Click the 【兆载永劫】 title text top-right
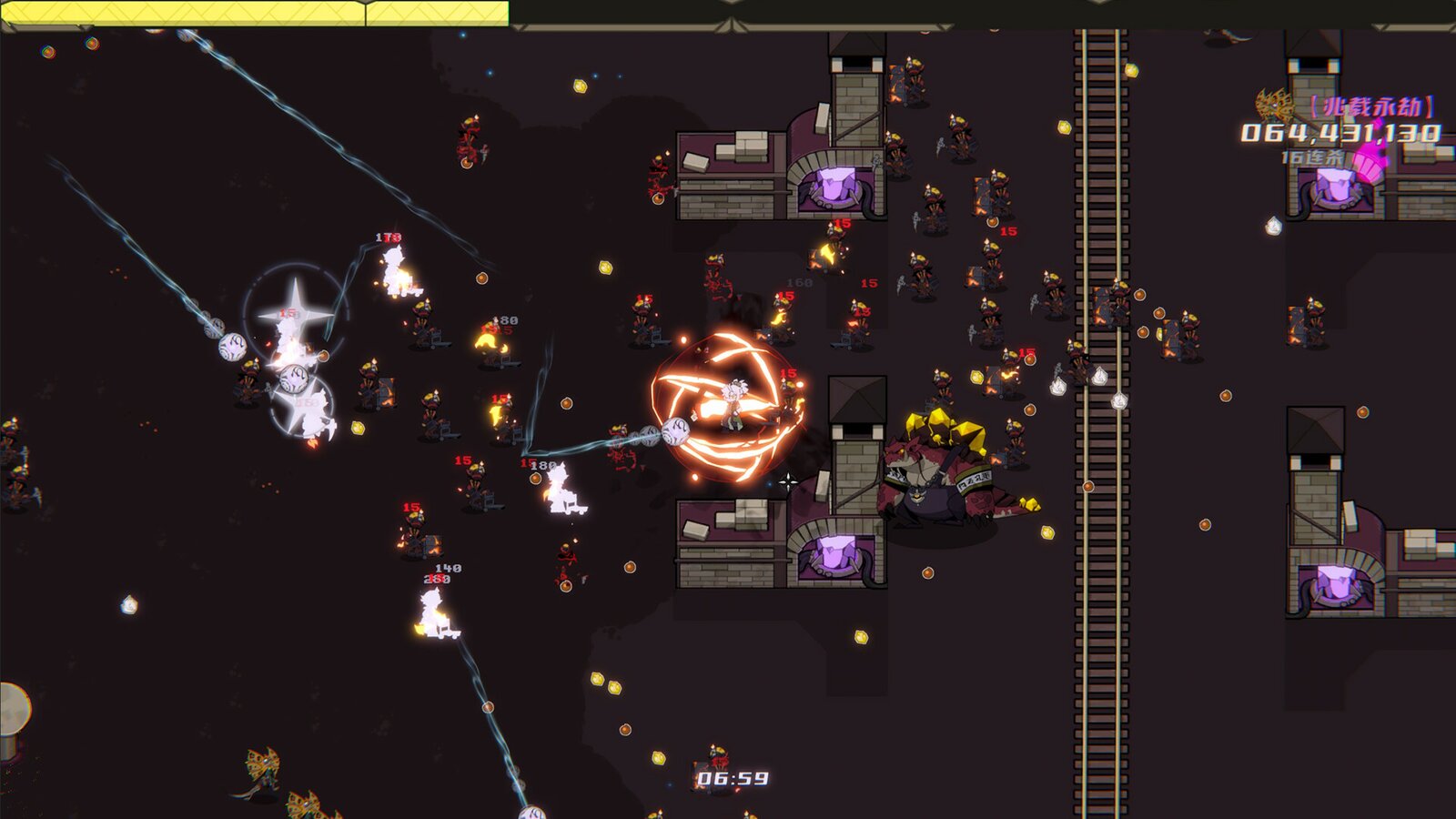 click(x=1370, y=106)
